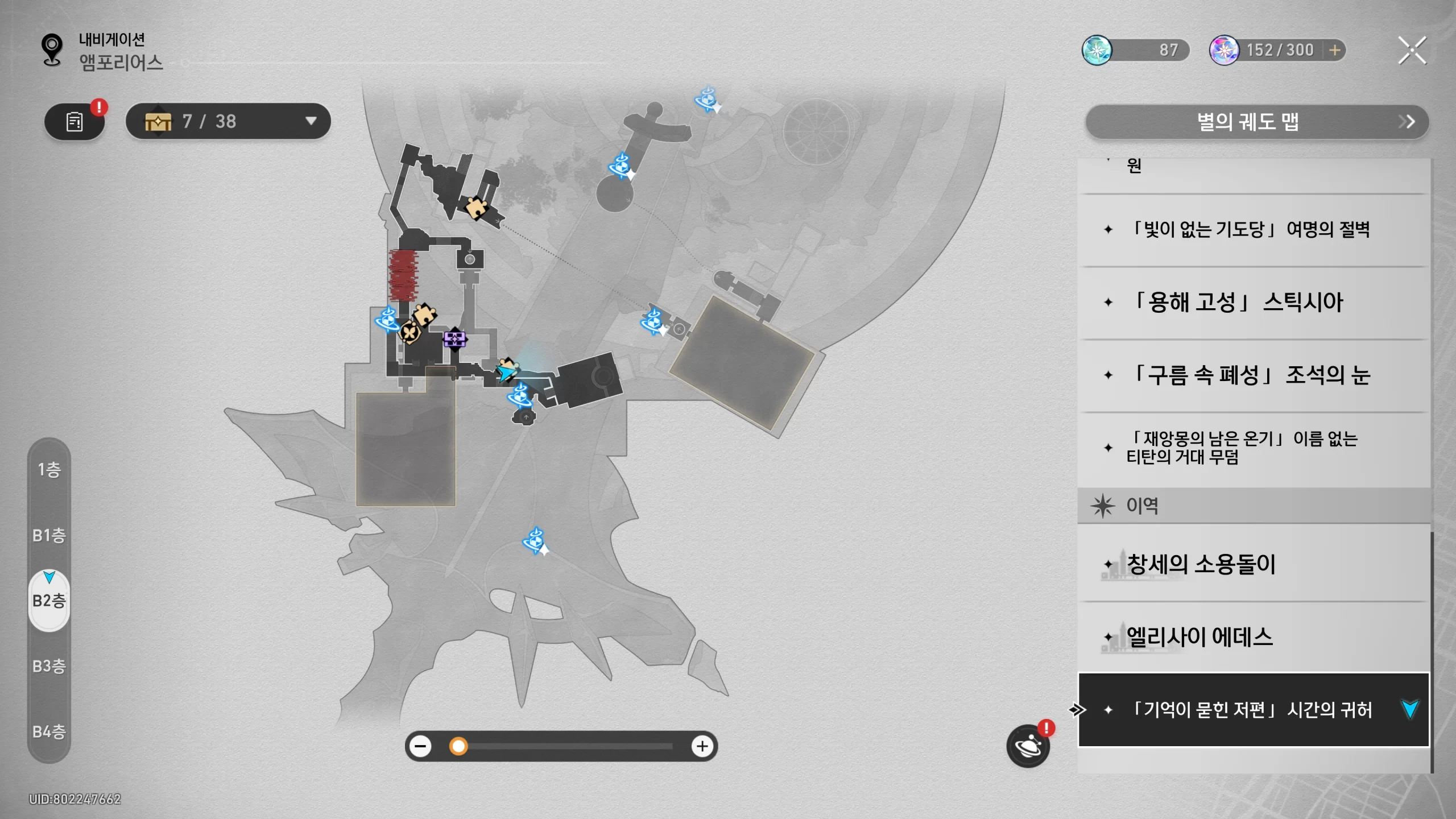Switch to floor B3층

click(49, 666)
